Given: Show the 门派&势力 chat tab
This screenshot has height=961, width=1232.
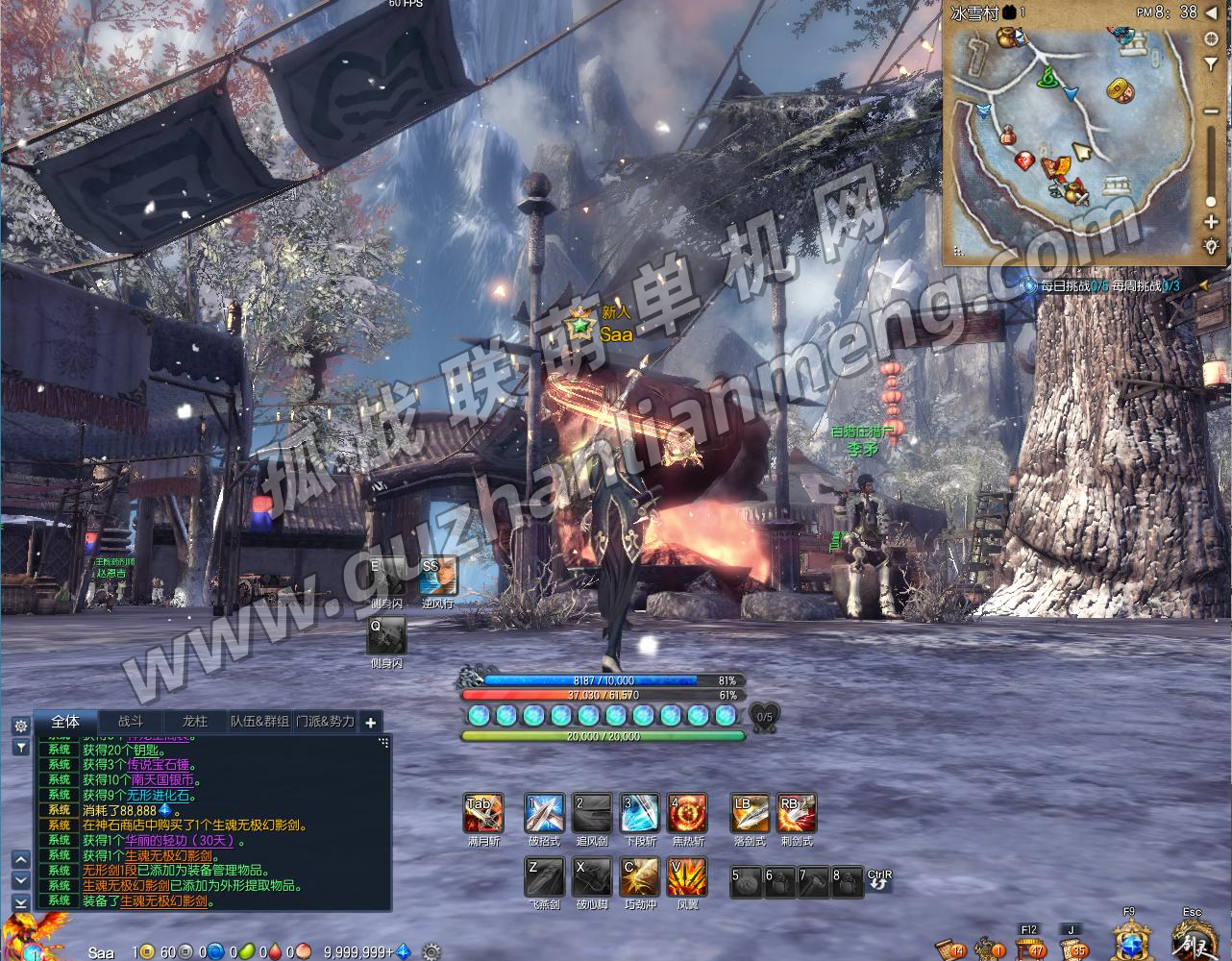Looking at the screenshot, I should (x=325, y=721).
